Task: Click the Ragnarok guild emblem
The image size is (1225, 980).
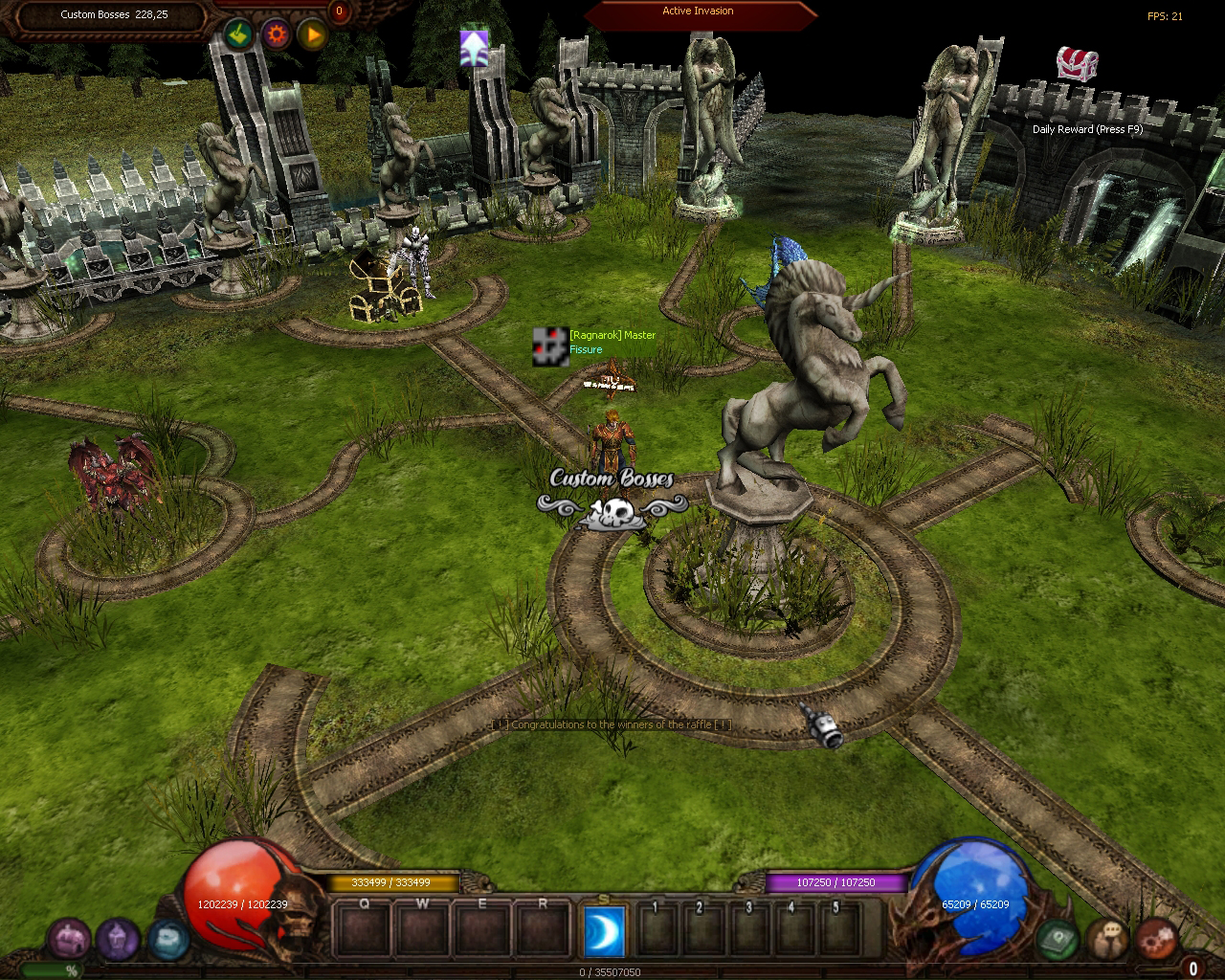Action: (550, 345)
